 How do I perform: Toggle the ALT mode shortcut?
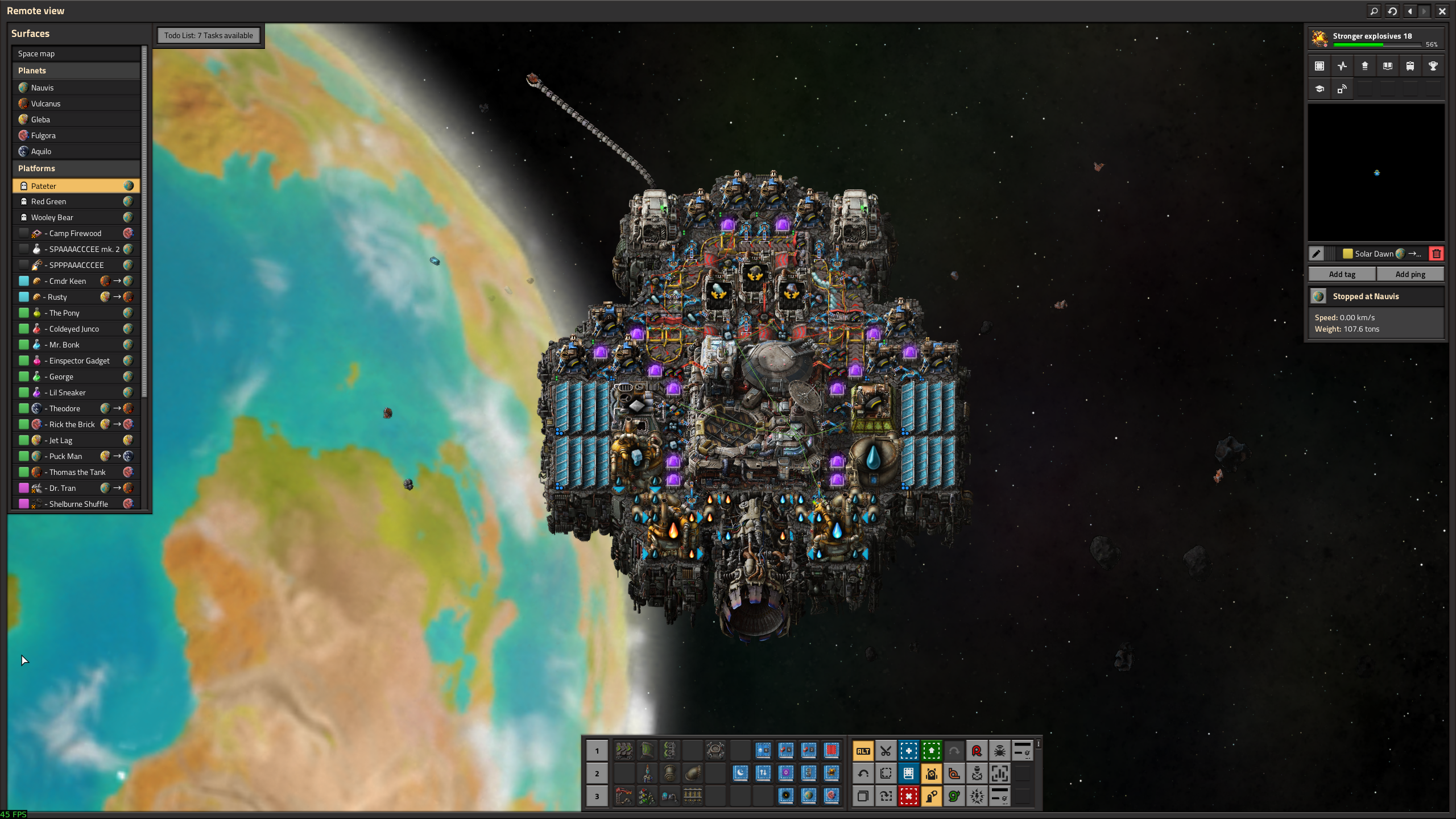tap(863, 751)
